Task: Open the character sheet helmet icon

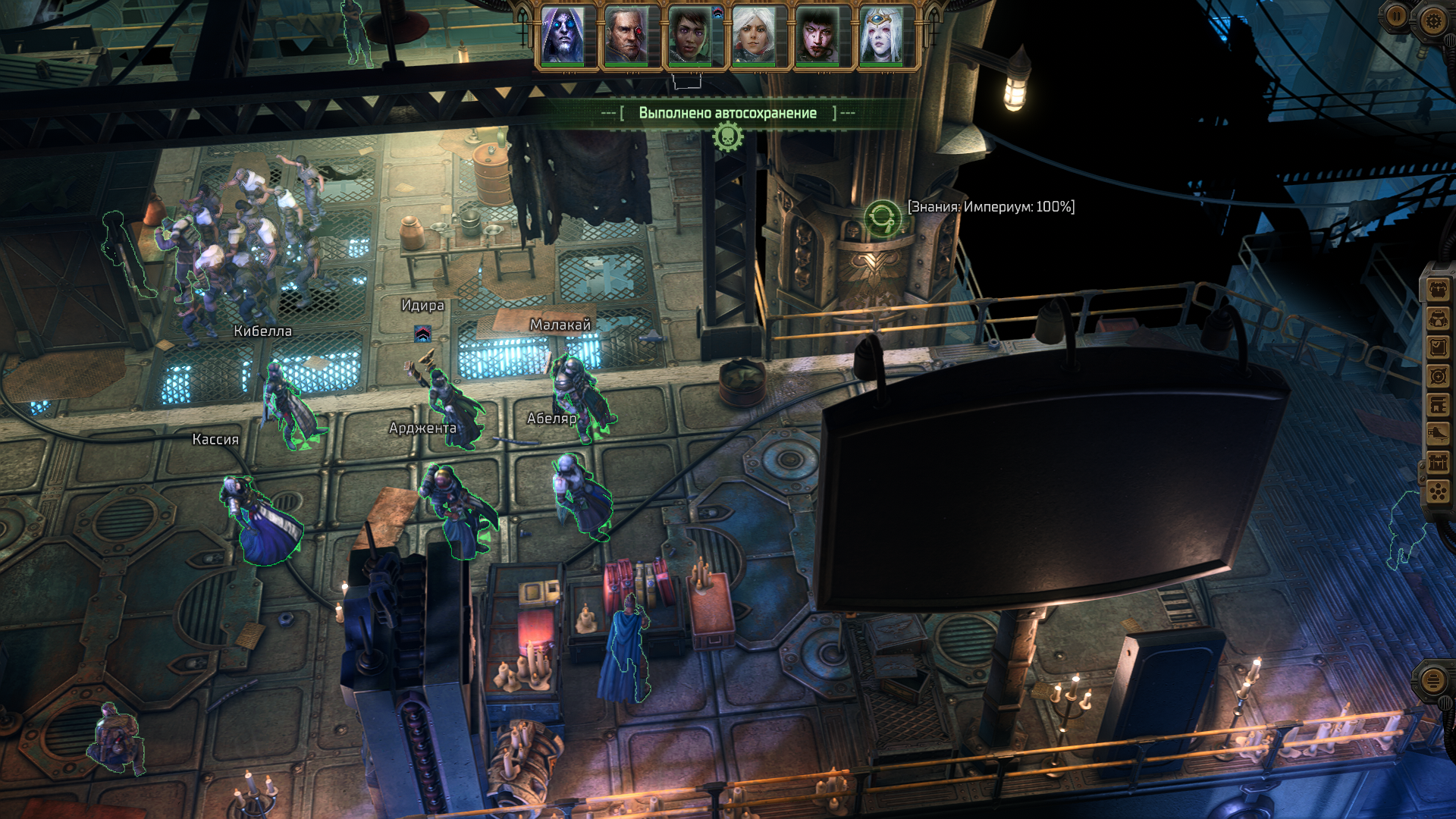Action: (1439, 318)
